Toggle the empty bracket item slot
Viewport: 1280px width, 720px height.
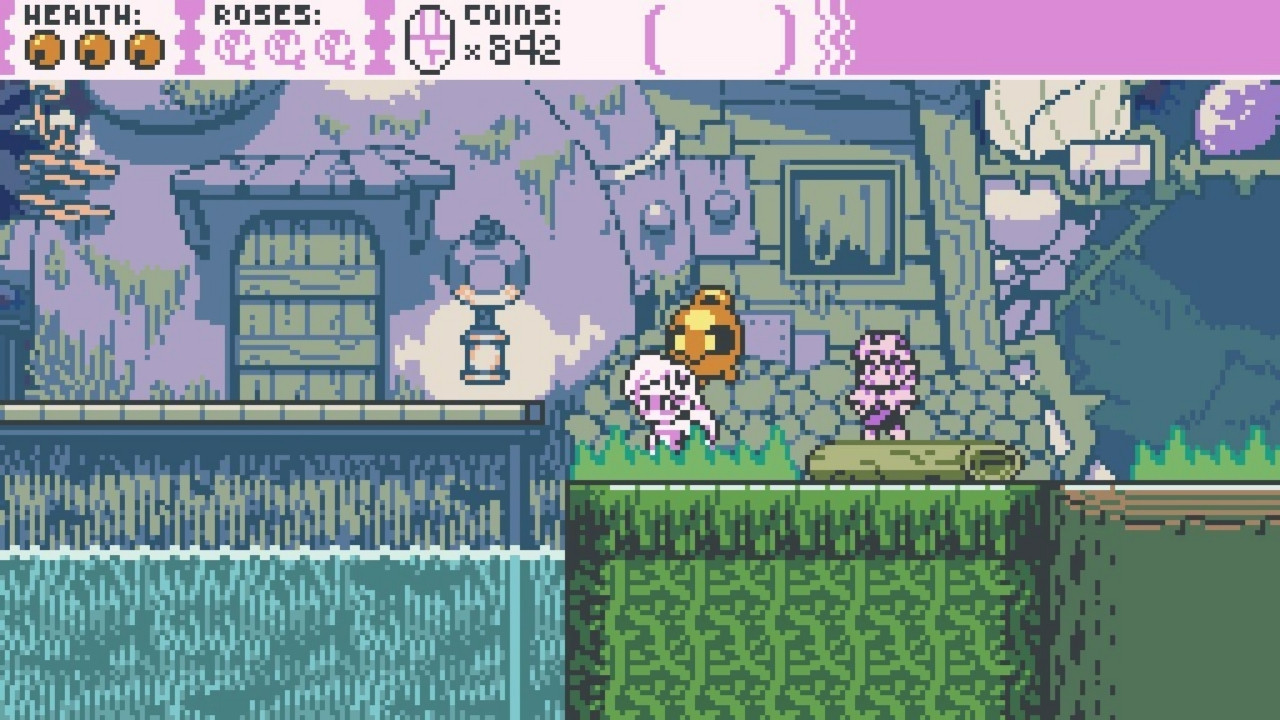click(720, 40)
